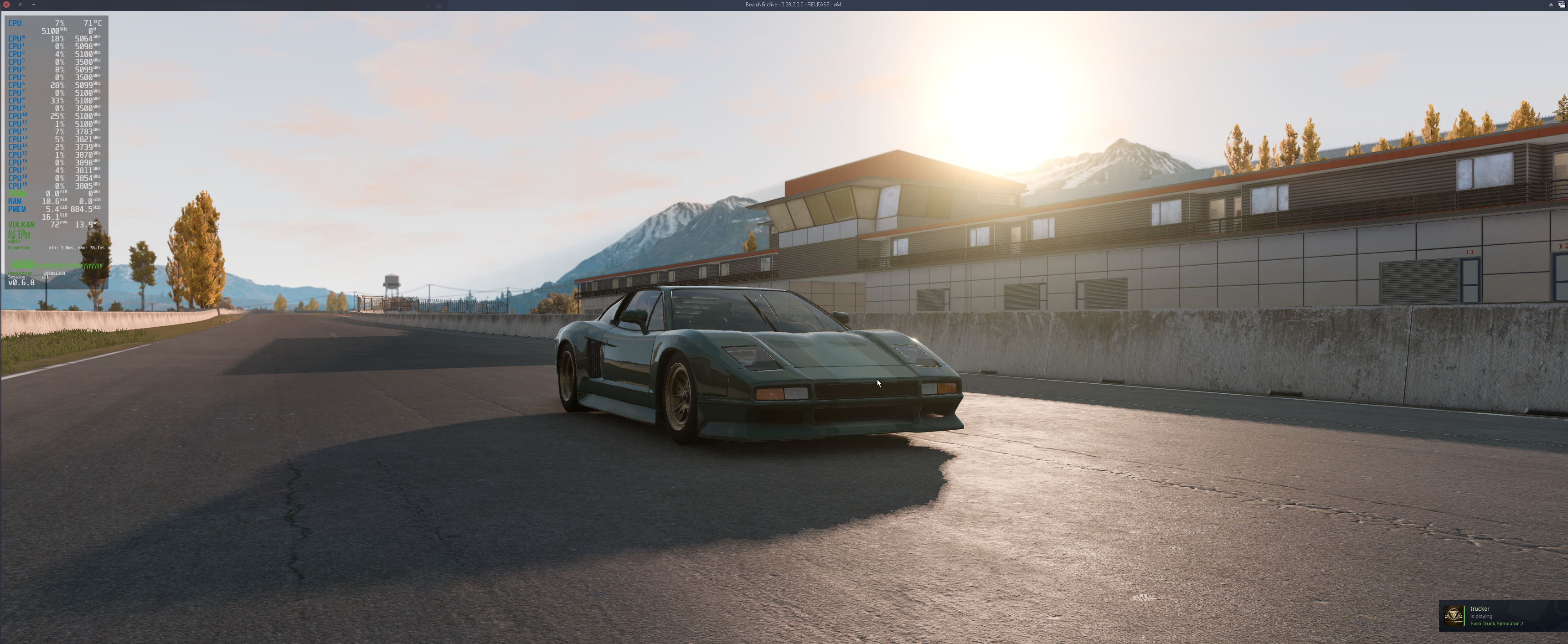Open the trucker friend notification popup
The height and width of the screenshot is (644, 1568).
coord(1501,615)
